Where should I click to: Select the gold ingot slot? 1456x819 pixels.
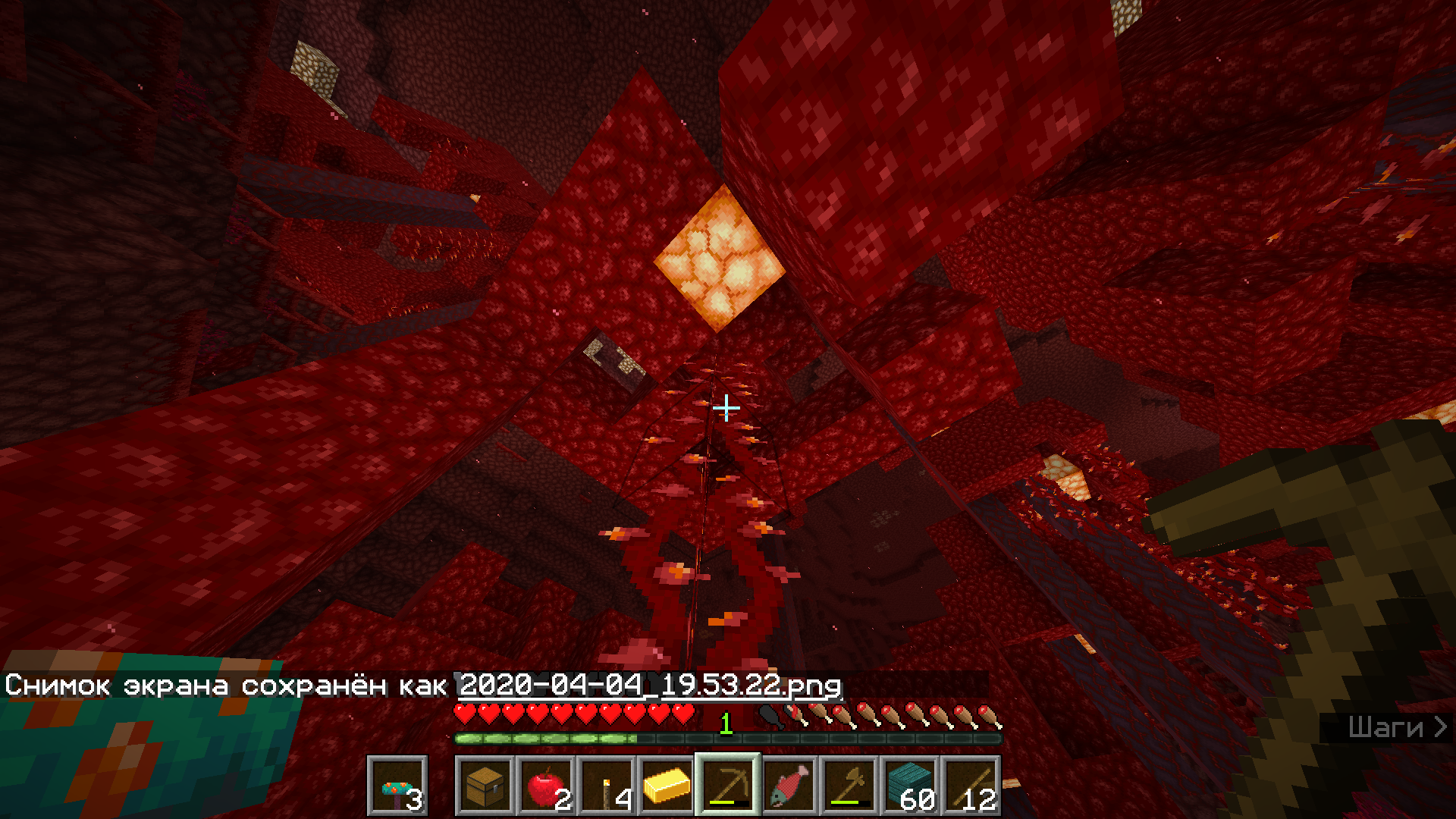[x=667, y=786]
